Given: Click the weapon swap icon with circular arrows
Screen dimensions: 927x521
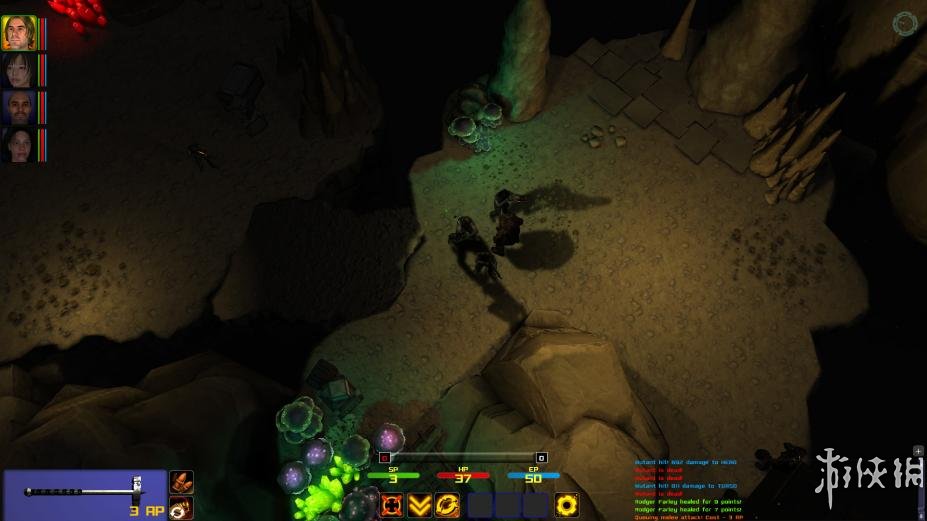Looking at the screenshot, I should click(x=181, y=508).
